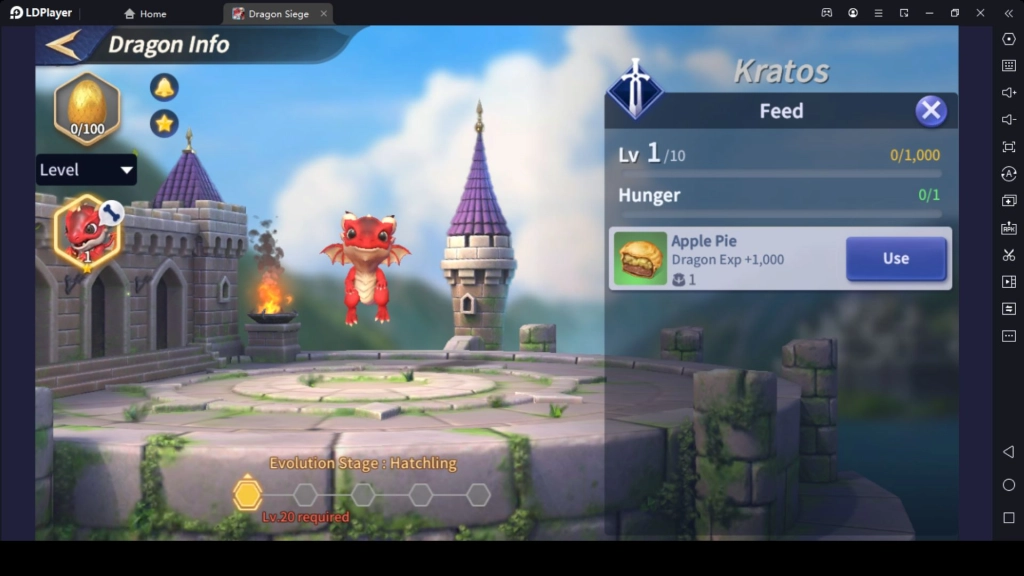Select the red dragon portrait
This screenshot has width=1024, height=576.
(x=87, y=232)
